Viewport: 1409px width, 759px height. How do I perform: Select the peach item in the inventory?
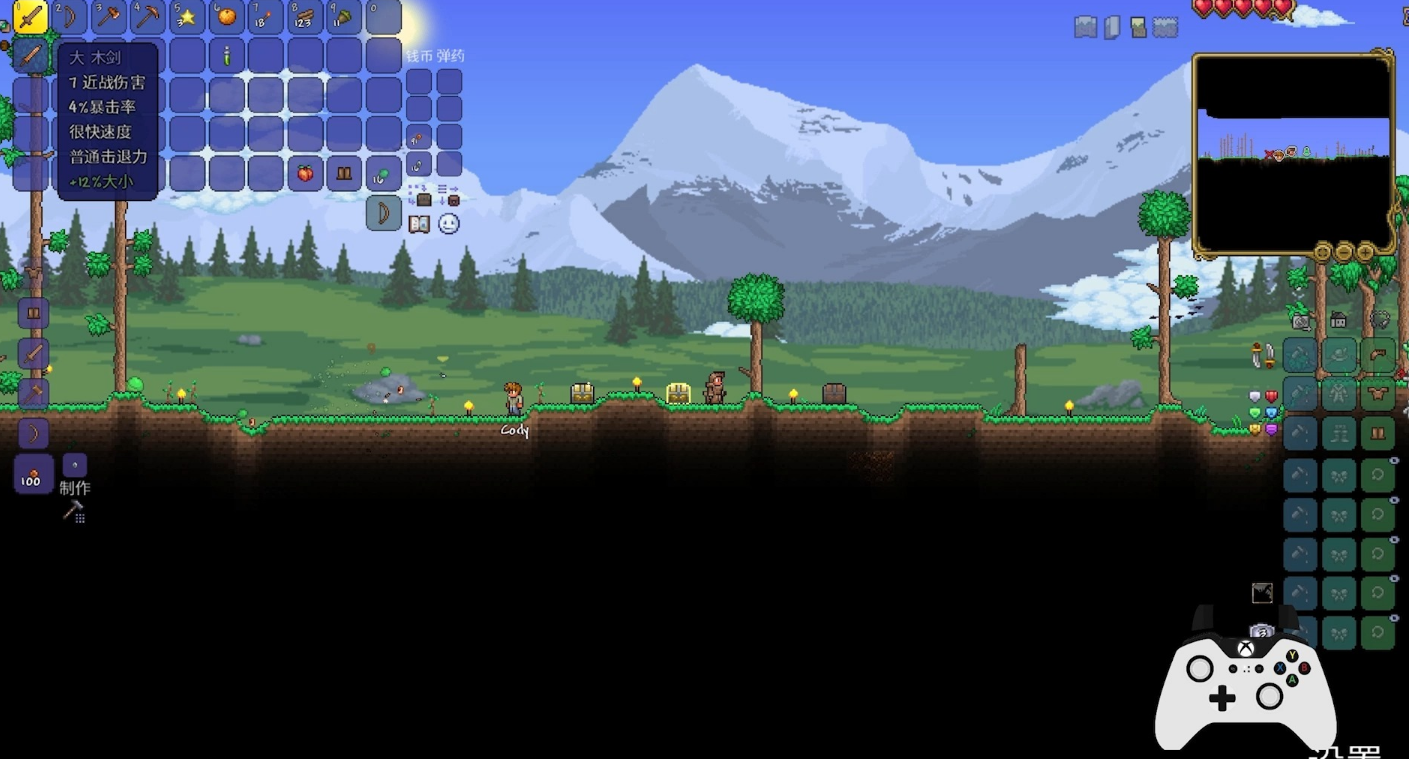(x=305, y=174)
